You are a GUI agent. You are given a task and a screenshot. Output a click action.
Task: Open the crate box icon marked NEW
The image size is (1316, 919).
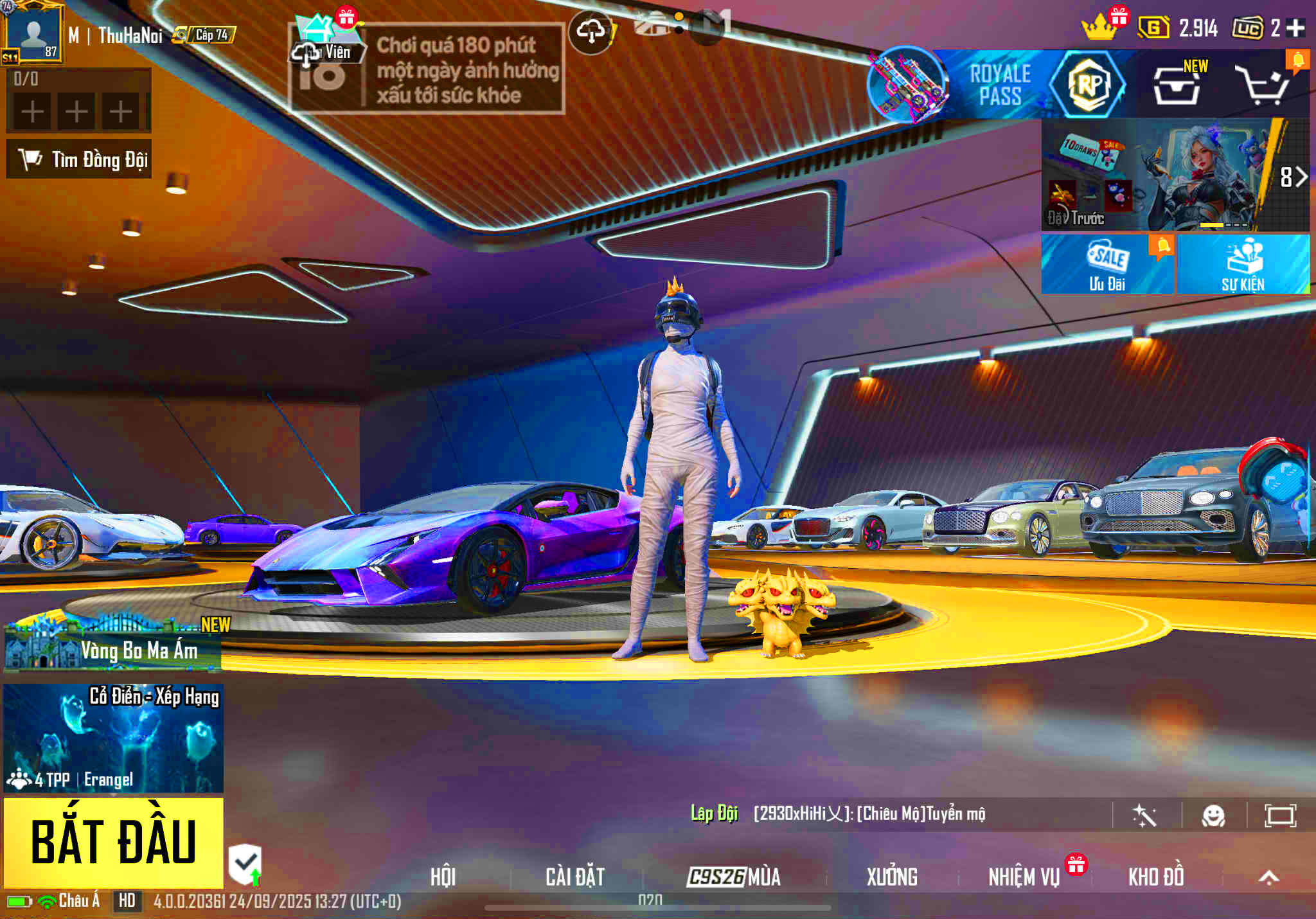(x=1177, y=86)
